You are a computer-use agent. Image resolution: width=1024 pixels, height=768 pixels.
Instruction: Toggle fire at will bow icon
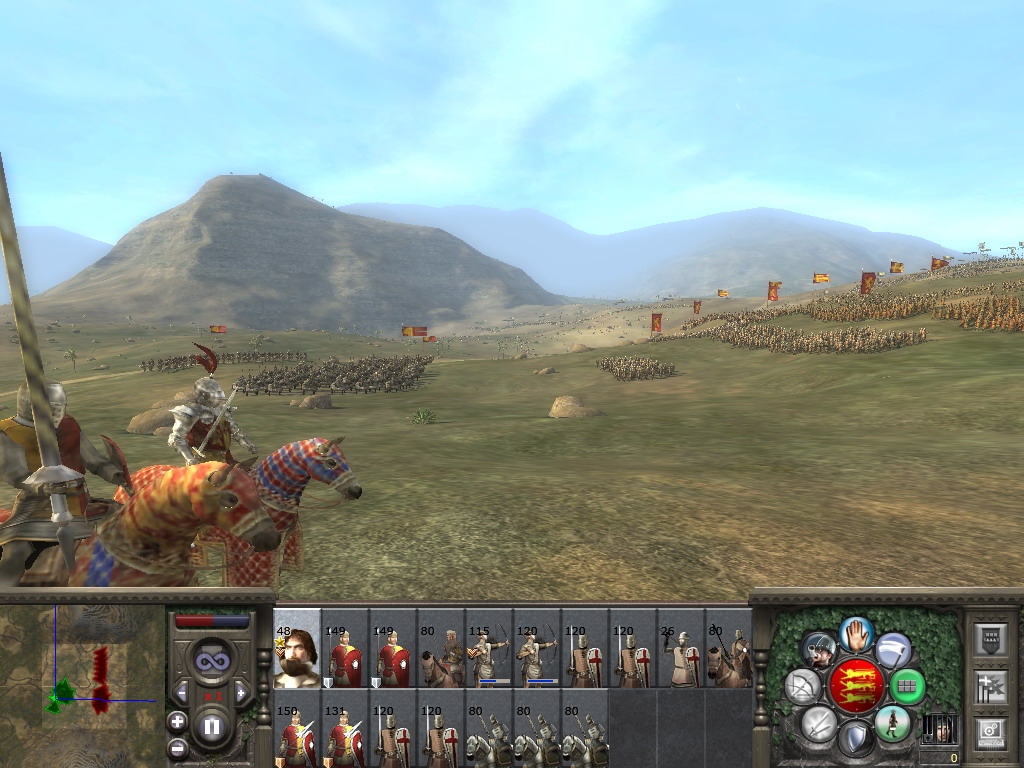(x=803, y=686)
